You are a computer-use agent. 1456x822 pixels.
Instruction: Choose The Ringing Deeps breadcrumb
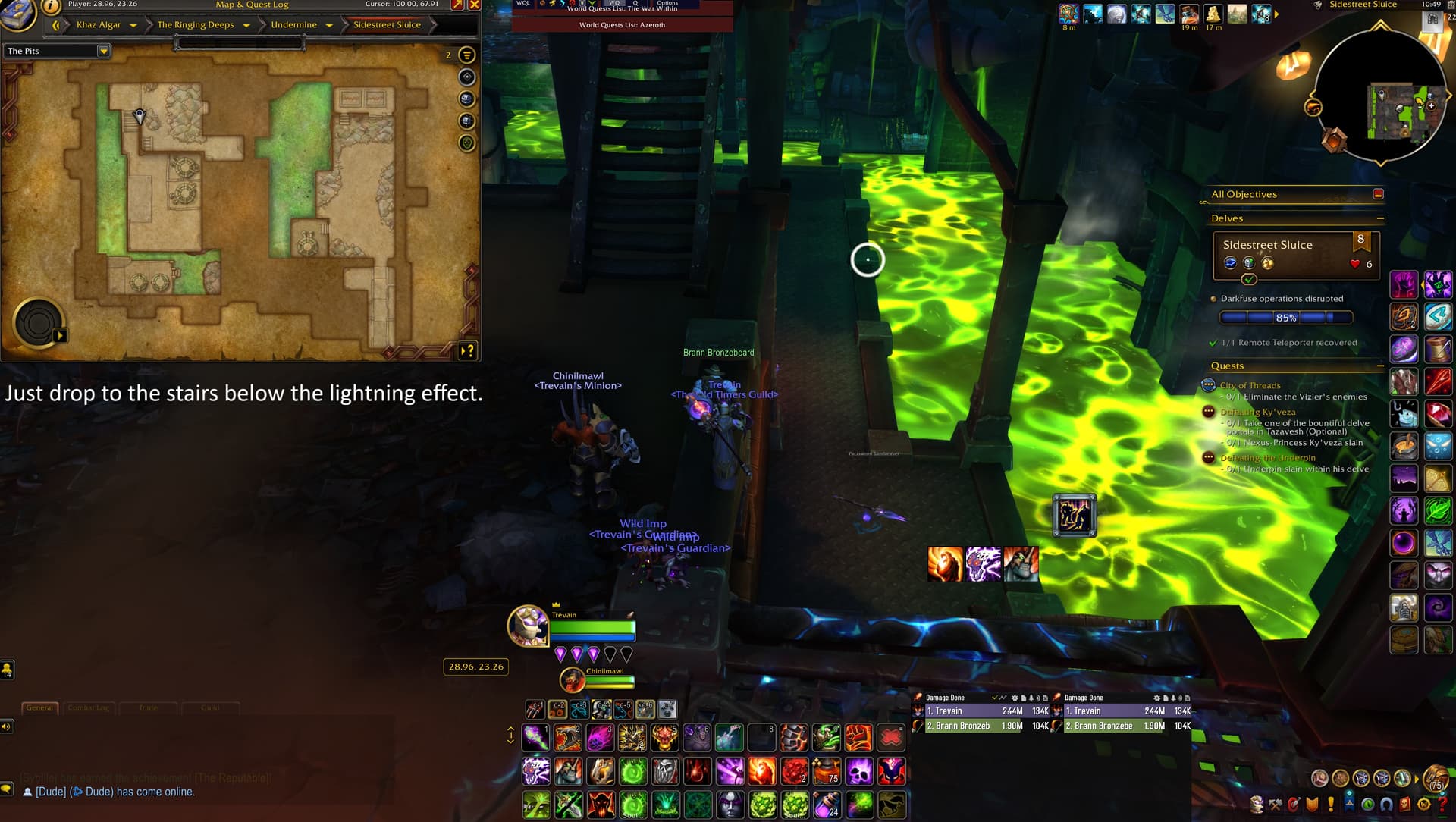[x=196, y=25]
